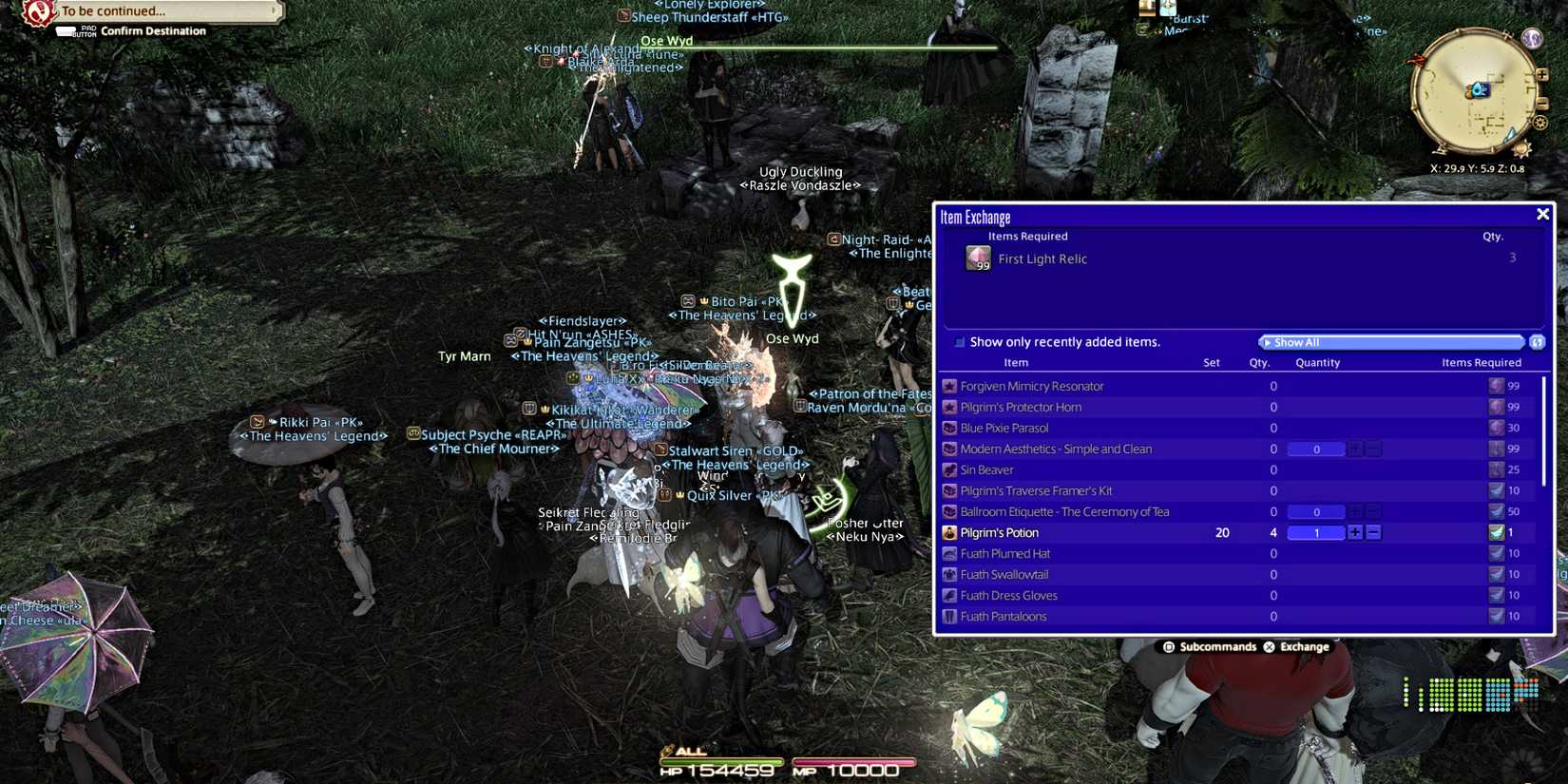Viewport: 1568px width, 784px height.
Task: Increase Pilgrim's Potion quantity with plus button
Action: (1355, 532)
